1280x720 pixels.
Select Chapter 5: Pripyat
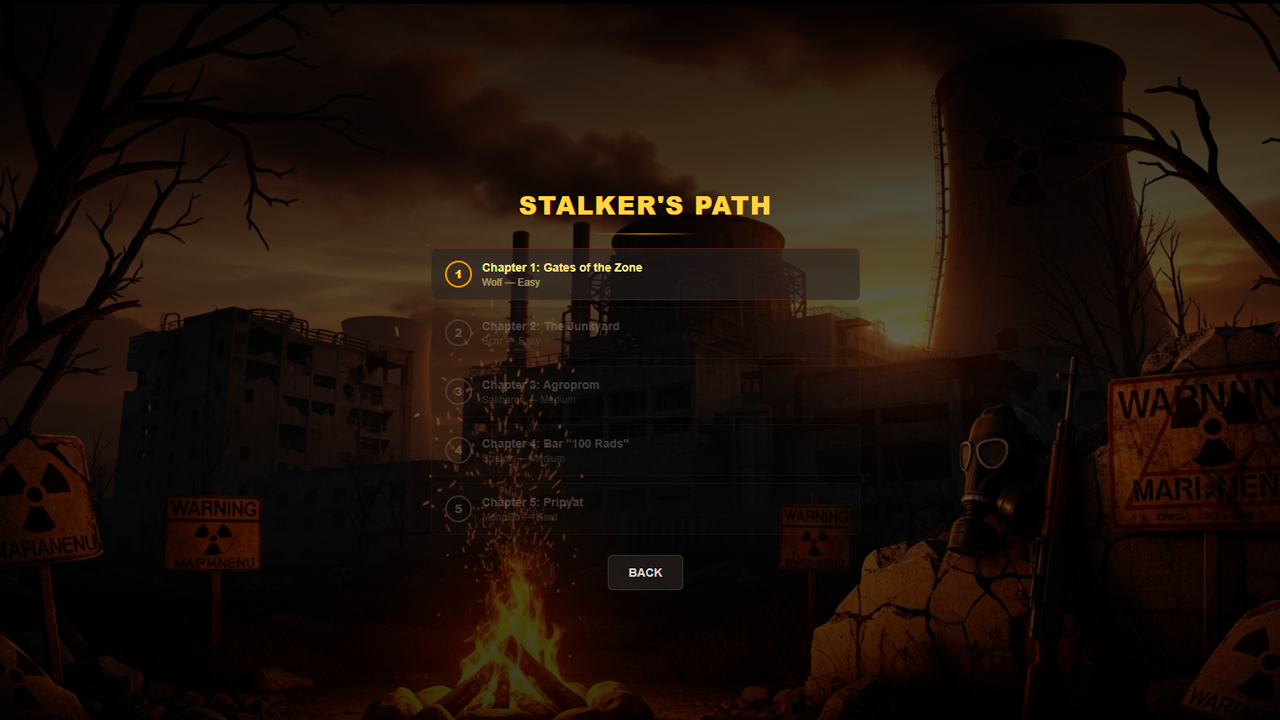click(x=532, y=502)
